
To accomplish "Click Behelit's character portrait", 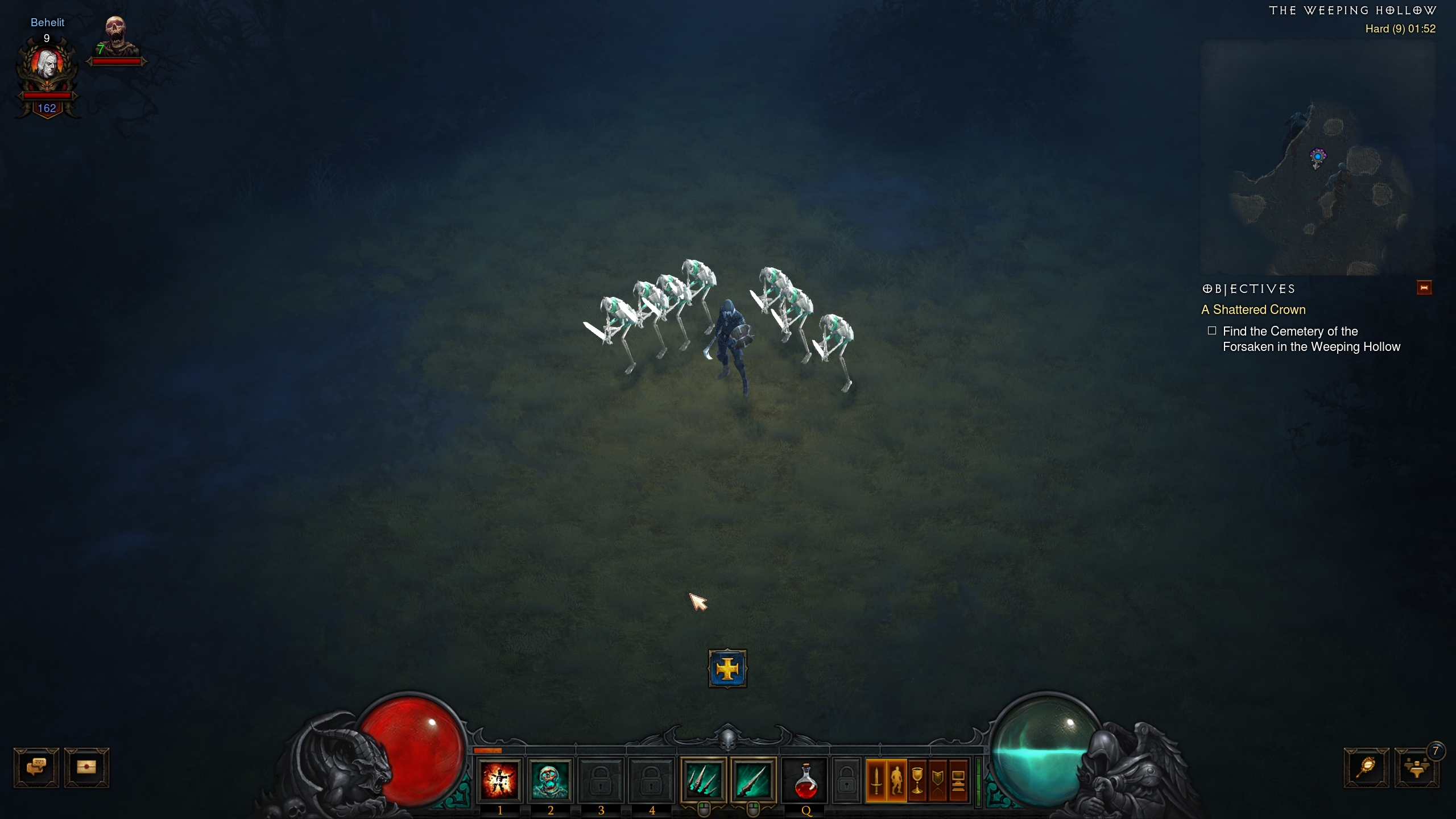I will [x=47, y=64].
